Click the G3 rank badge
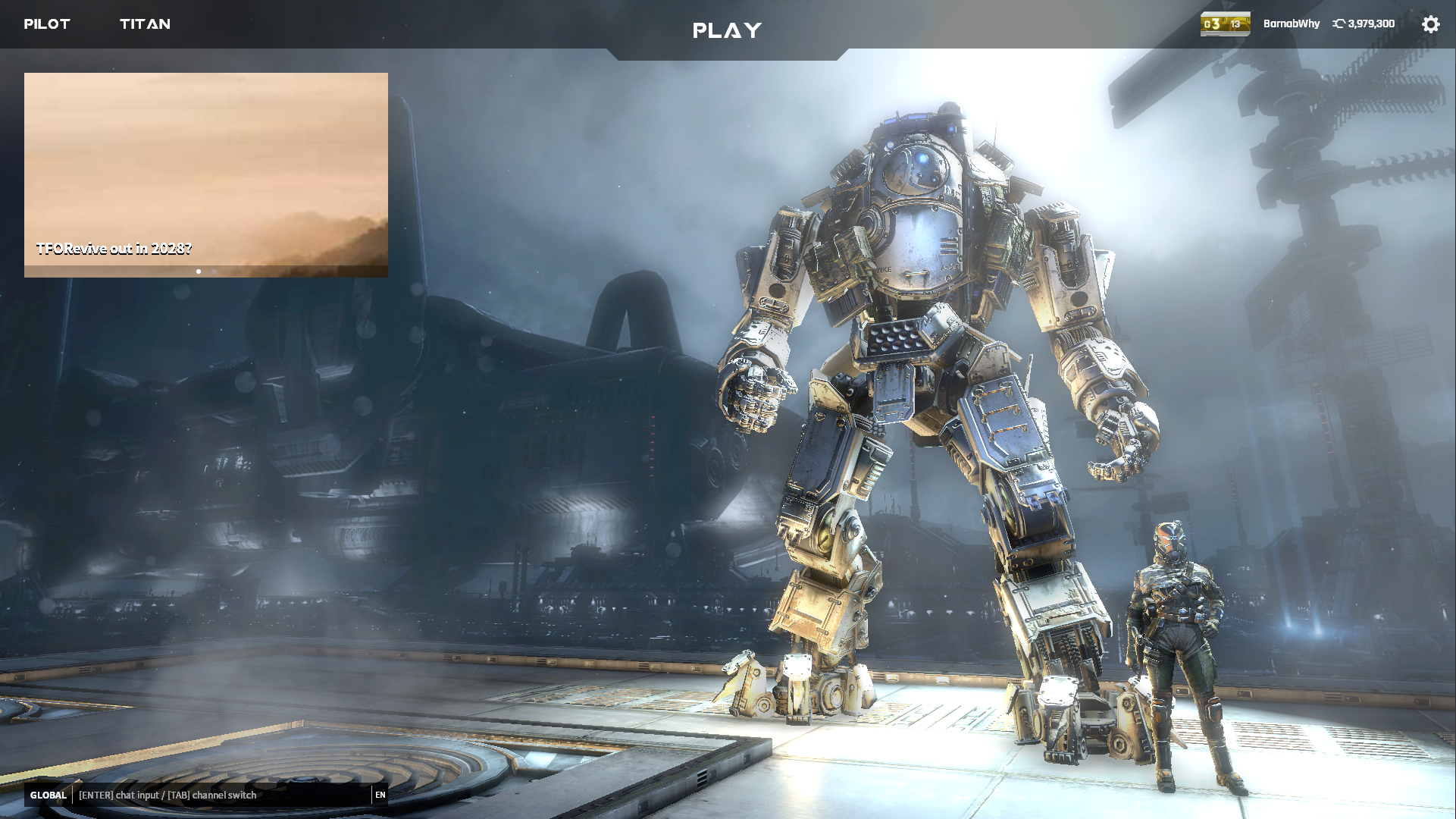 [x=1225, y=24]
